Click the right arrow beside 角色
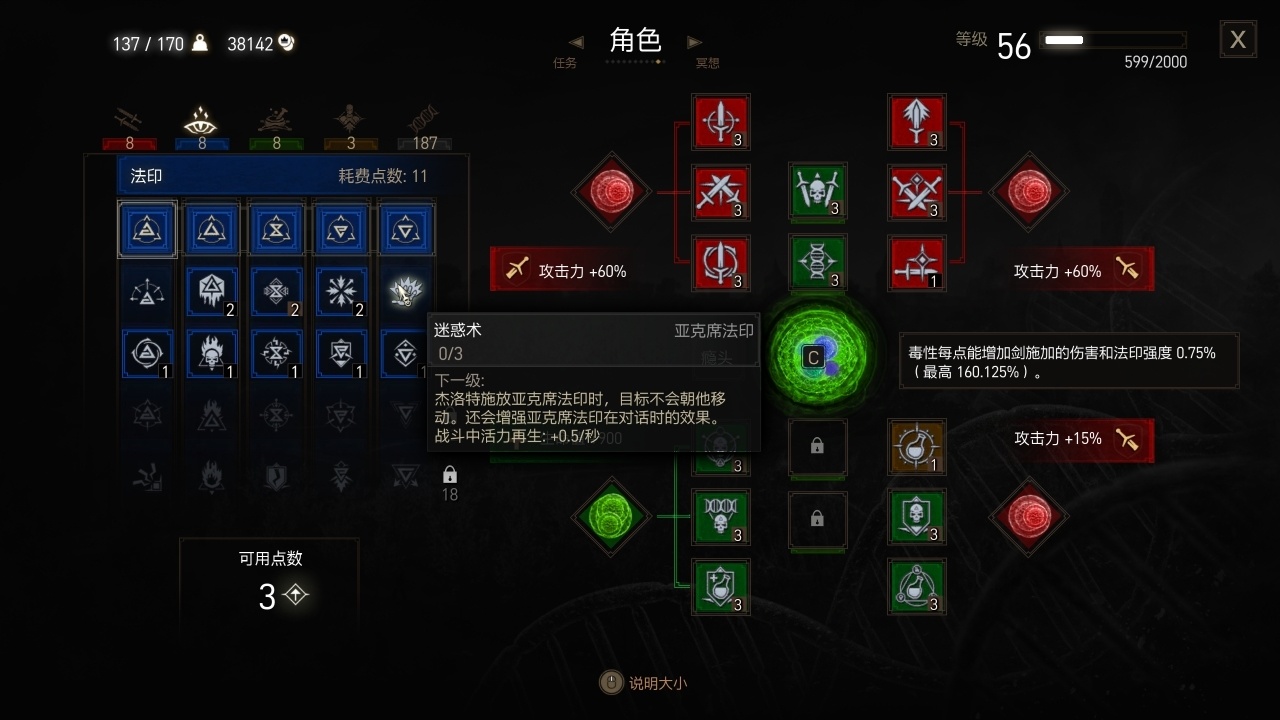The height and width of the screenshot is (720, 1280). coord(694,42)
